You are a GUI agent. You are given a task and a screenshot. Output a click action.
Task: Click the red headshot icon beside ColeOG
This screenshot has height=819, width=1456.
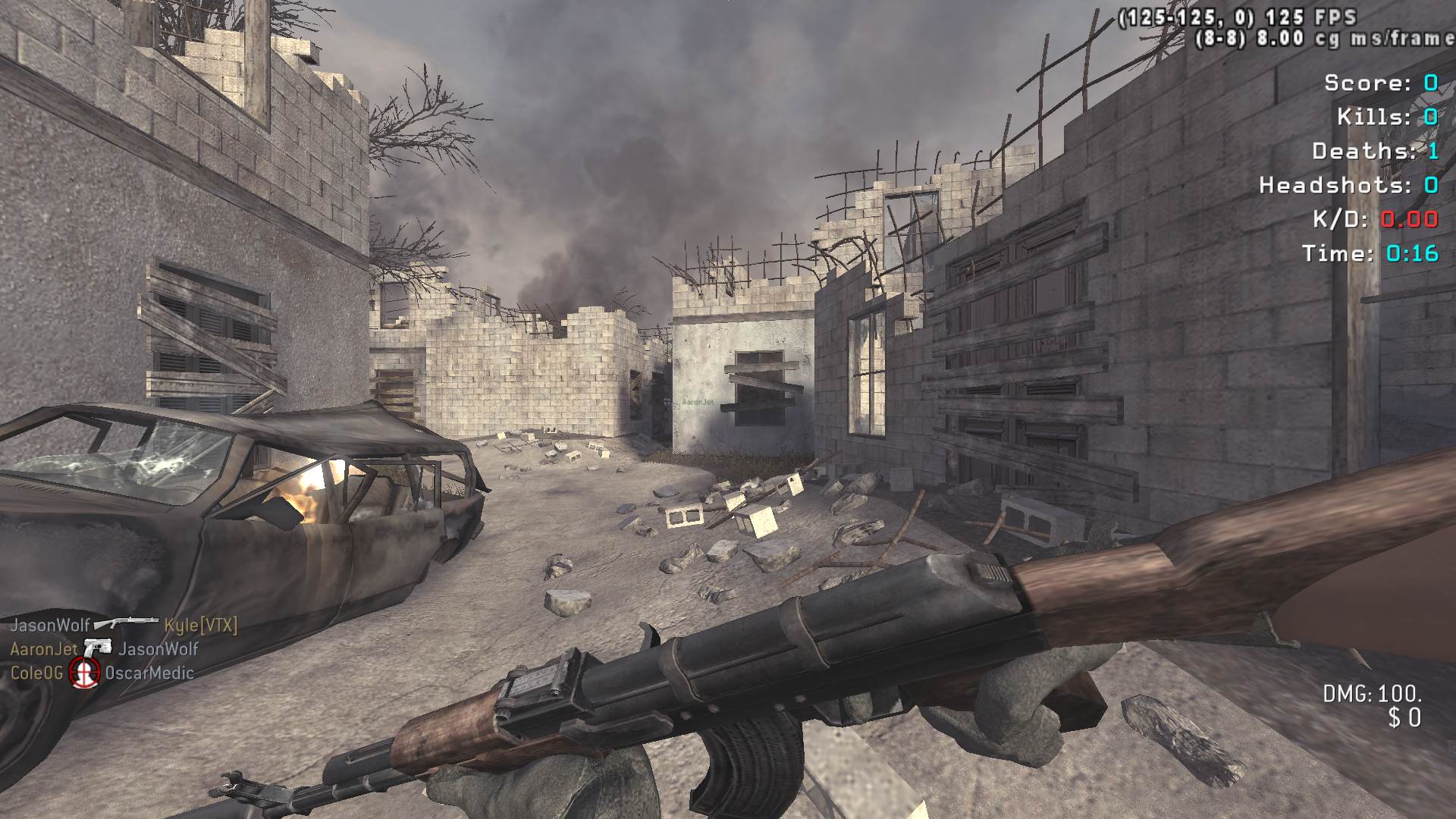tap(84, 673)
